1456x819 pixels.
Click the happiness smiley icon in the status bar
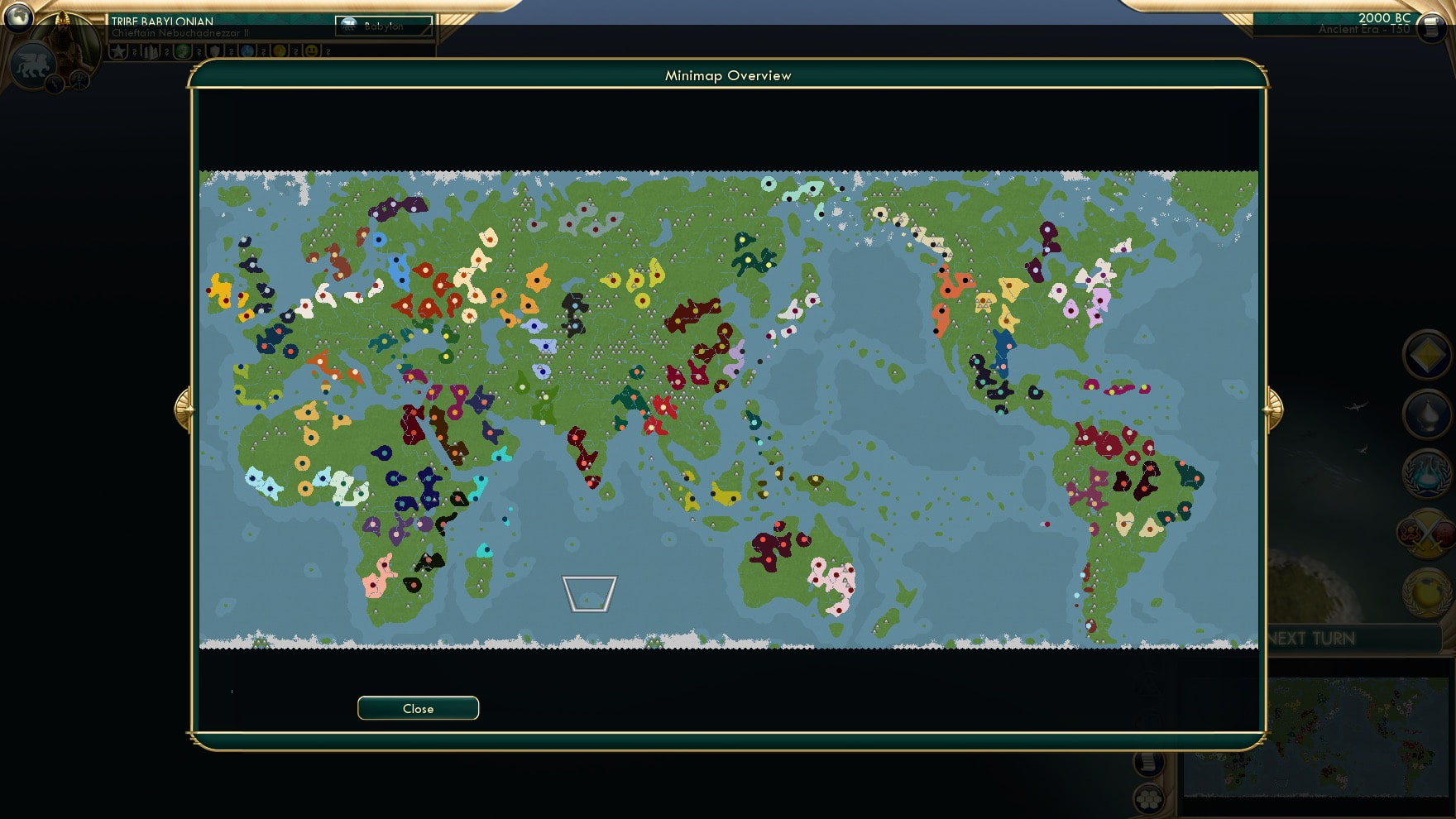pos(311,51)
